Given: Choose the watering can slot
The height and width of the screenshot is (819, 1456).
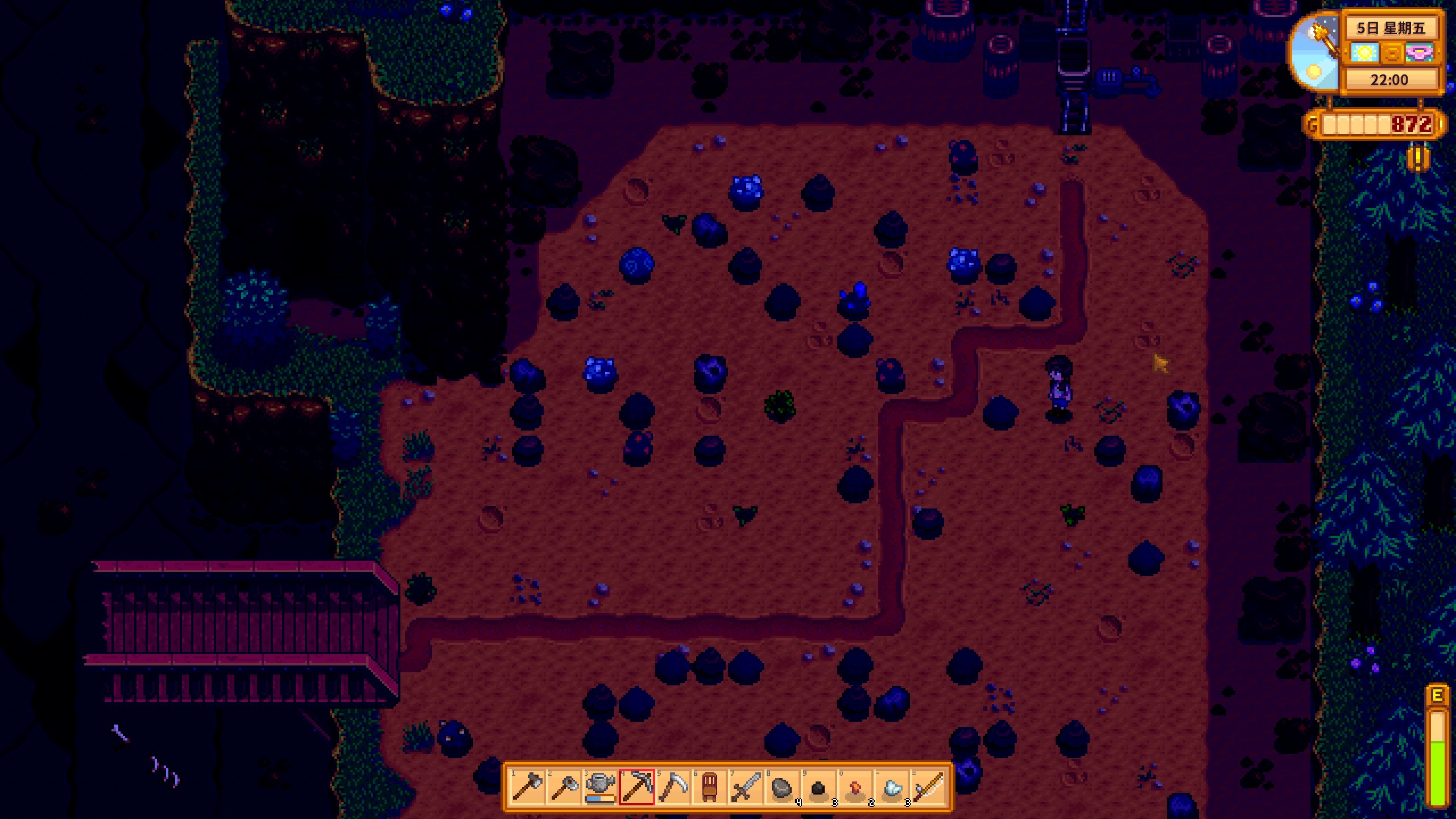Looking at the screenshot, I should coord(600,787).
